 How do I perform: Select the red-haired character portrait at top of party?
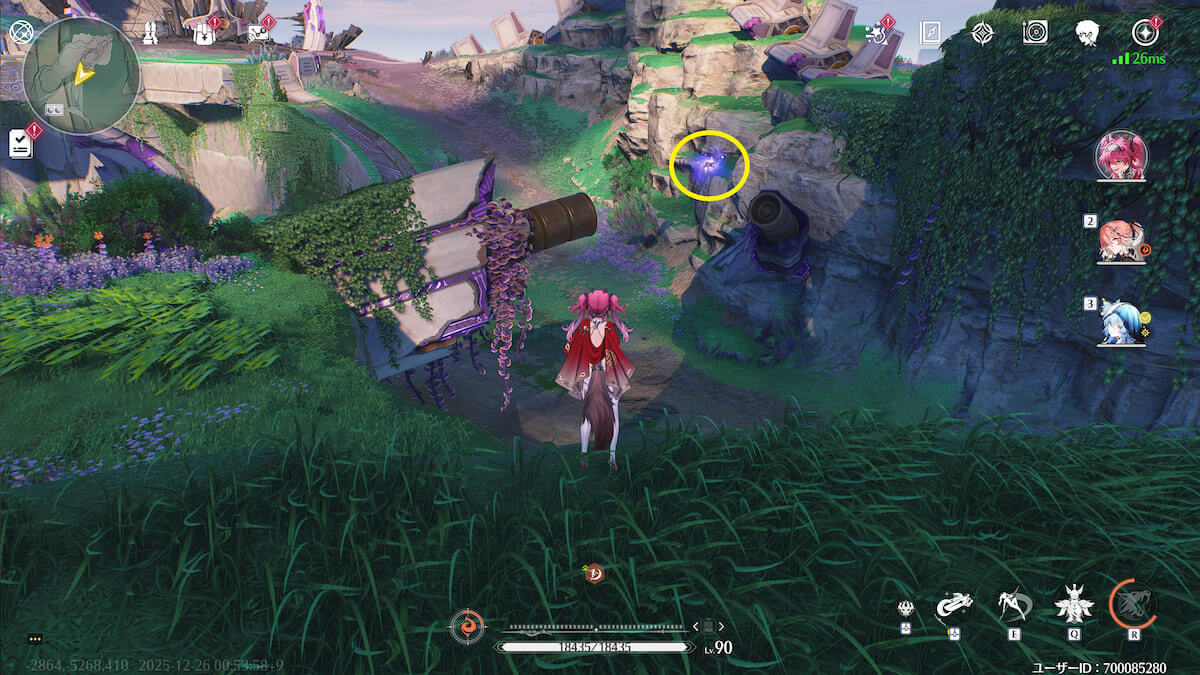point(1121,156)
